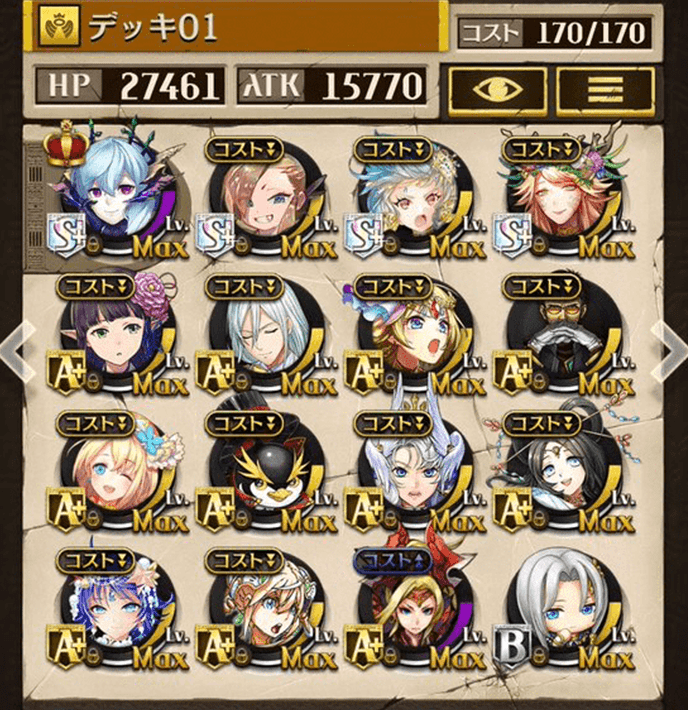Select the black penguin unit
Viewport: 688px width, 710px height.
pos(264,470)
